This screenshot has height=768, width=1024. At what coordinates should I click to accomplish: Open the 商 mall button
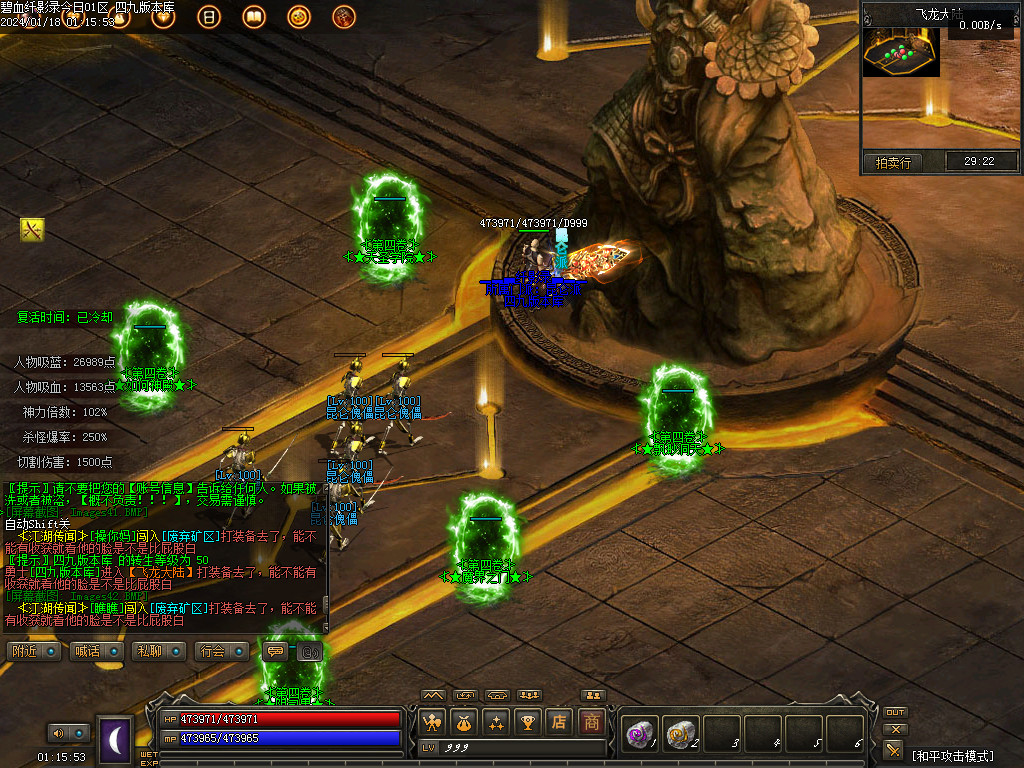click(x=592, y=721)
